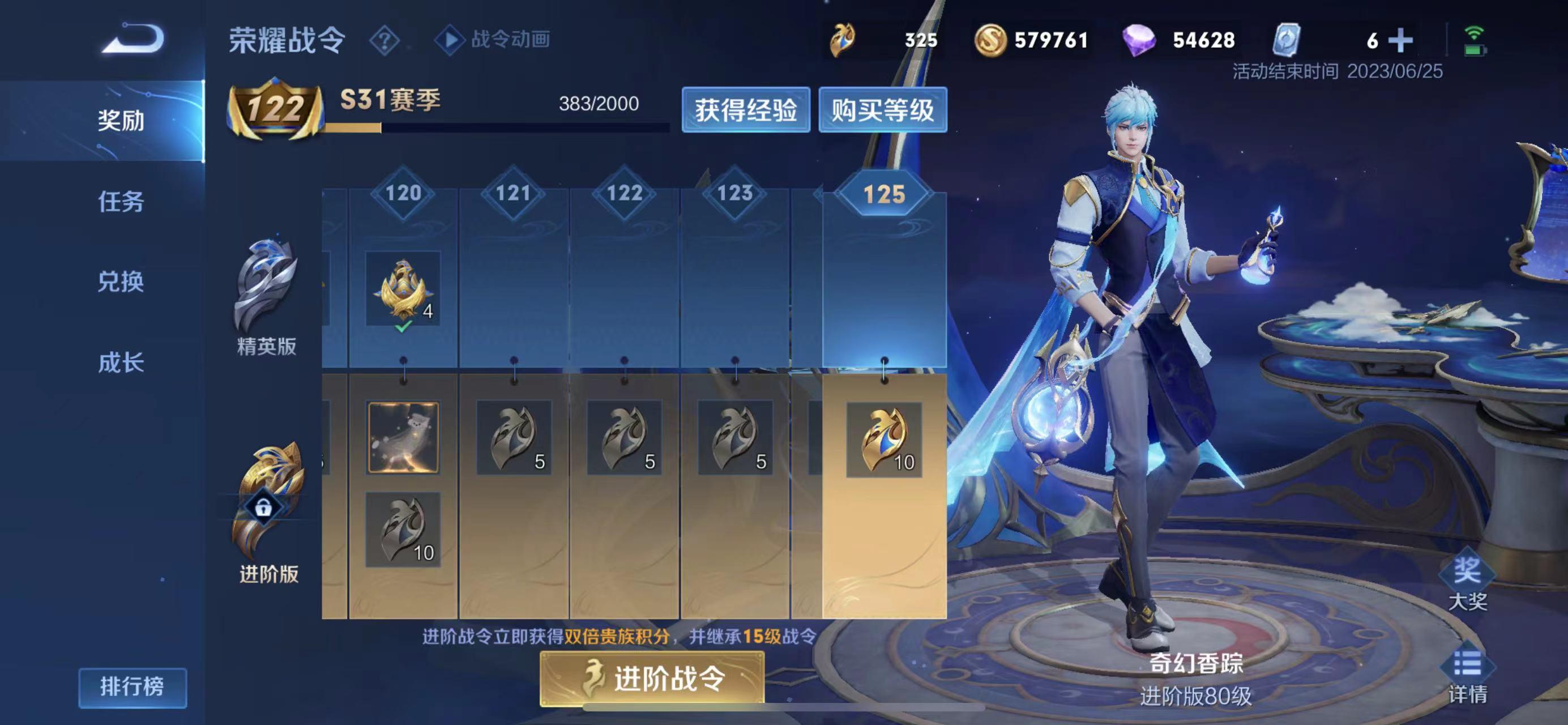This screenshot has height=725, width=1568.
Task: Click the 获得经验 button
Action: coord(746,110)
